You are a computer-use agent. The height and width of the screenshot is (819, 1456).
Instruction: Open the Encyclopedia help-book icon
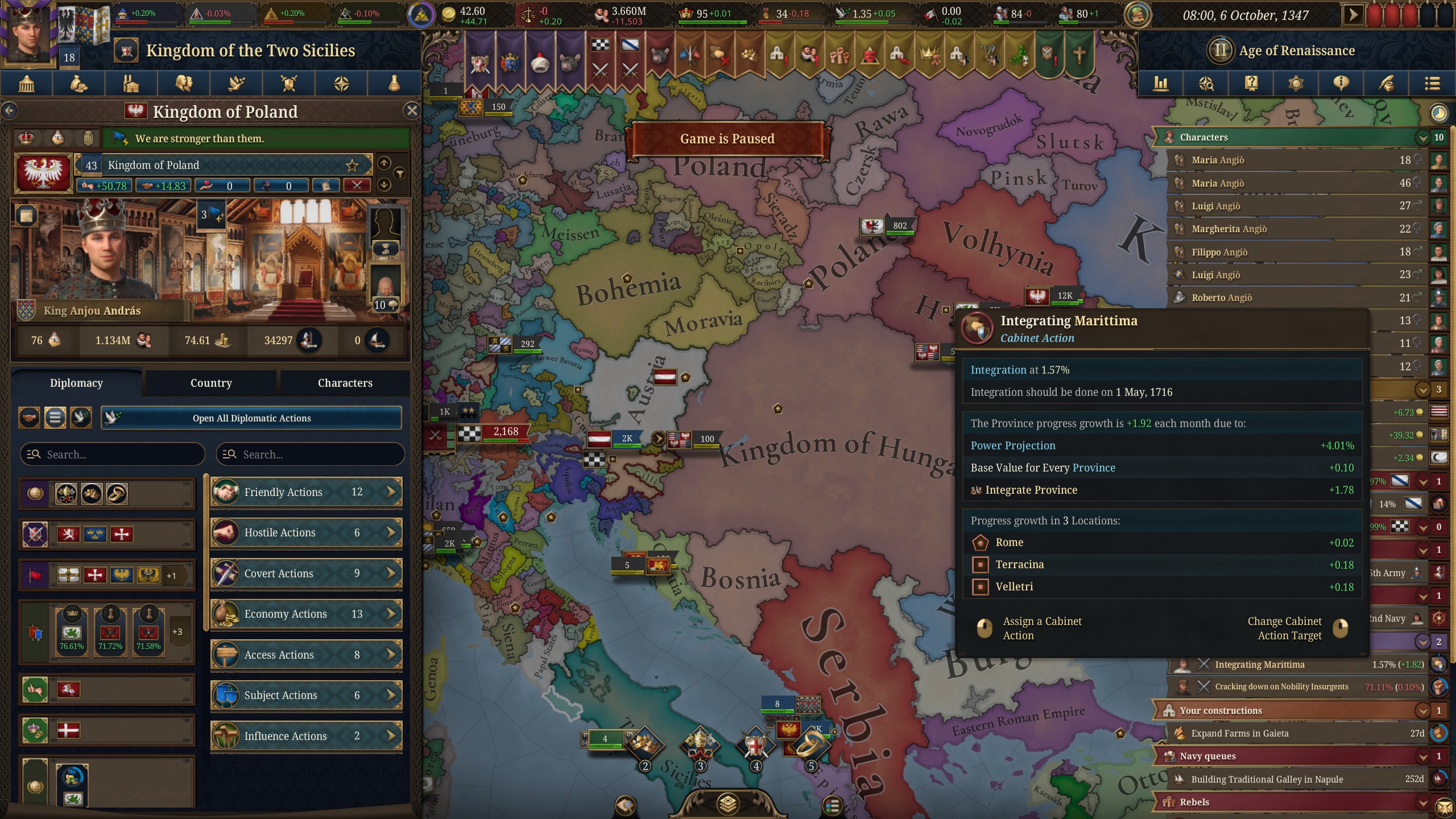coord(1251,84)
